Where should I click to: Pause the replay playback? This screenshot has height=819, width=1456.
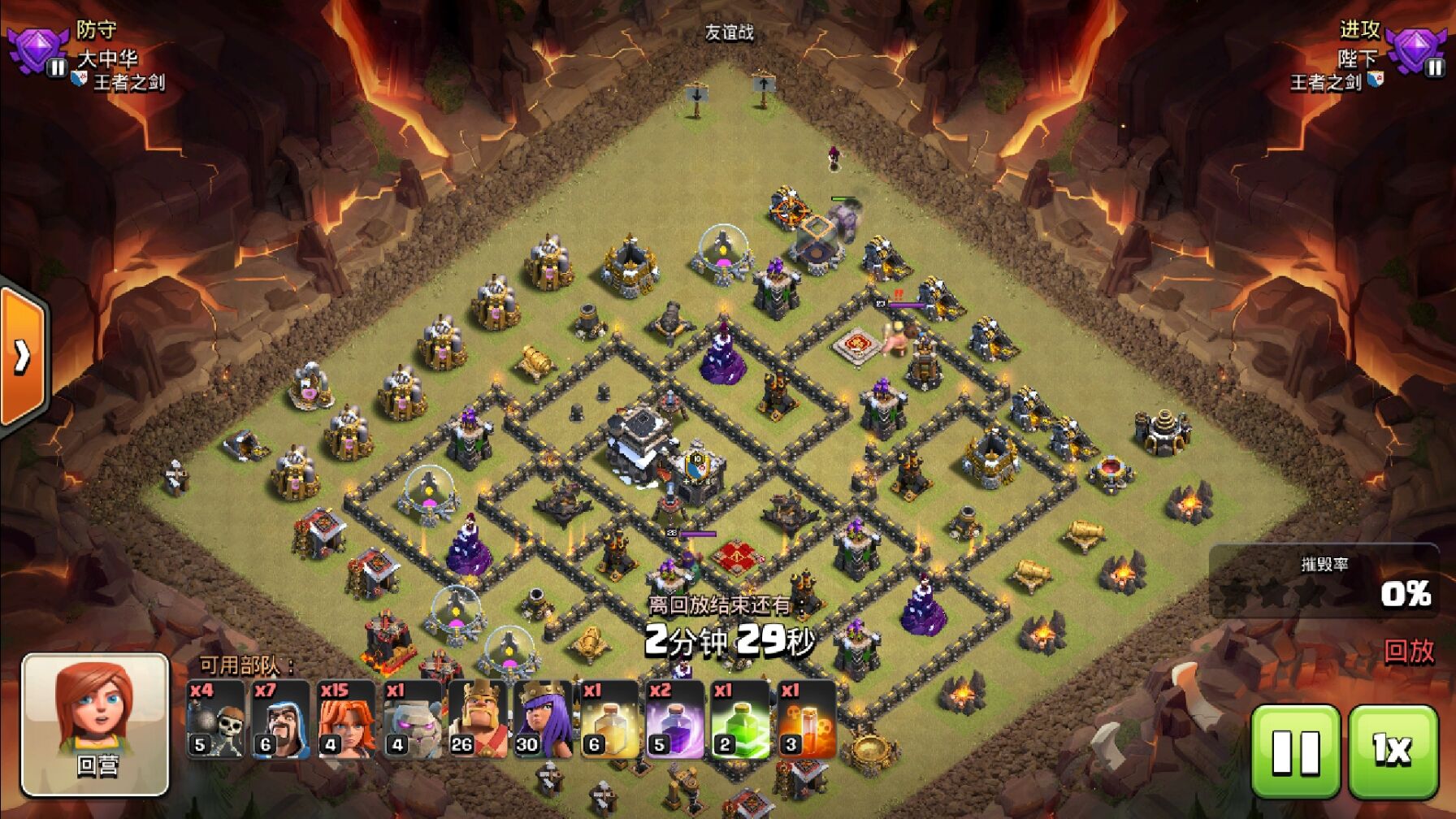[x=1295, y=752]
